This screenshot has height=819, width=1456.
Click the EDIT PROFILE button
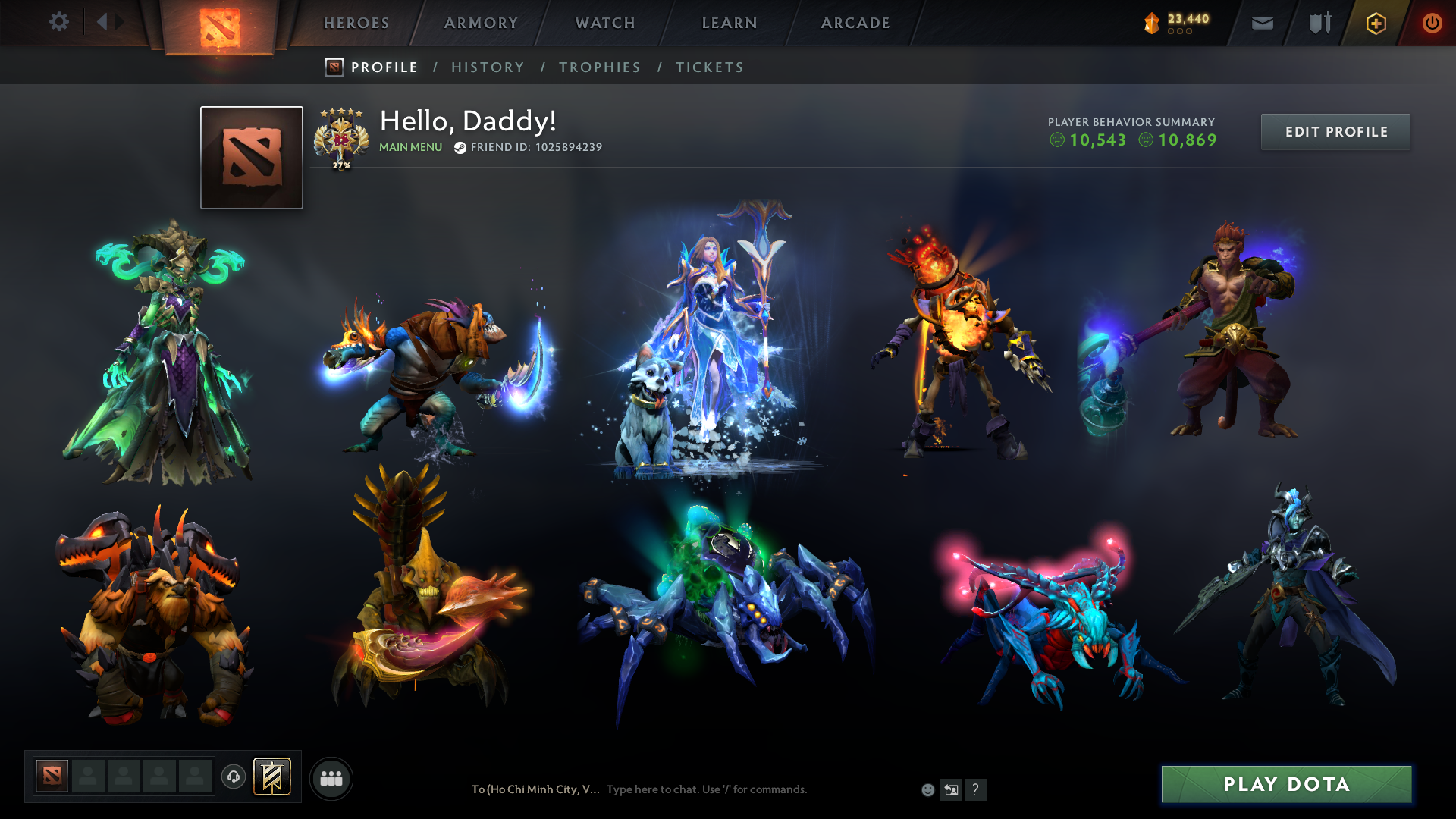coord(1335,131)
